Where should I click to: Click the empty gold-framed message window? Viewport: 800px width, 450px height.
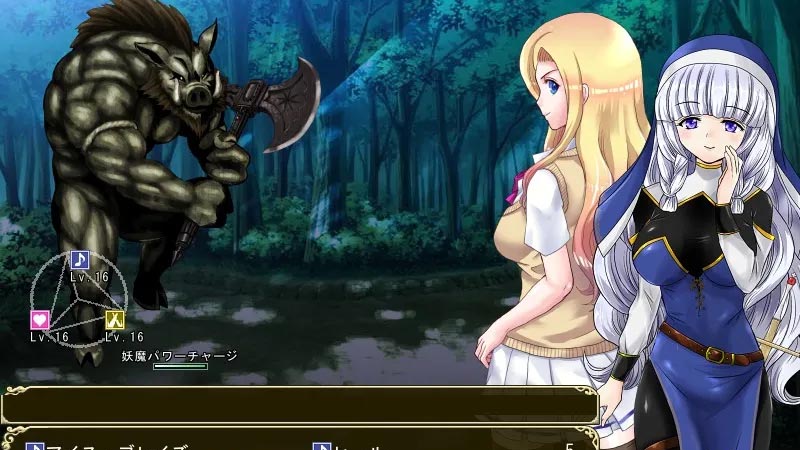[300, 405]
